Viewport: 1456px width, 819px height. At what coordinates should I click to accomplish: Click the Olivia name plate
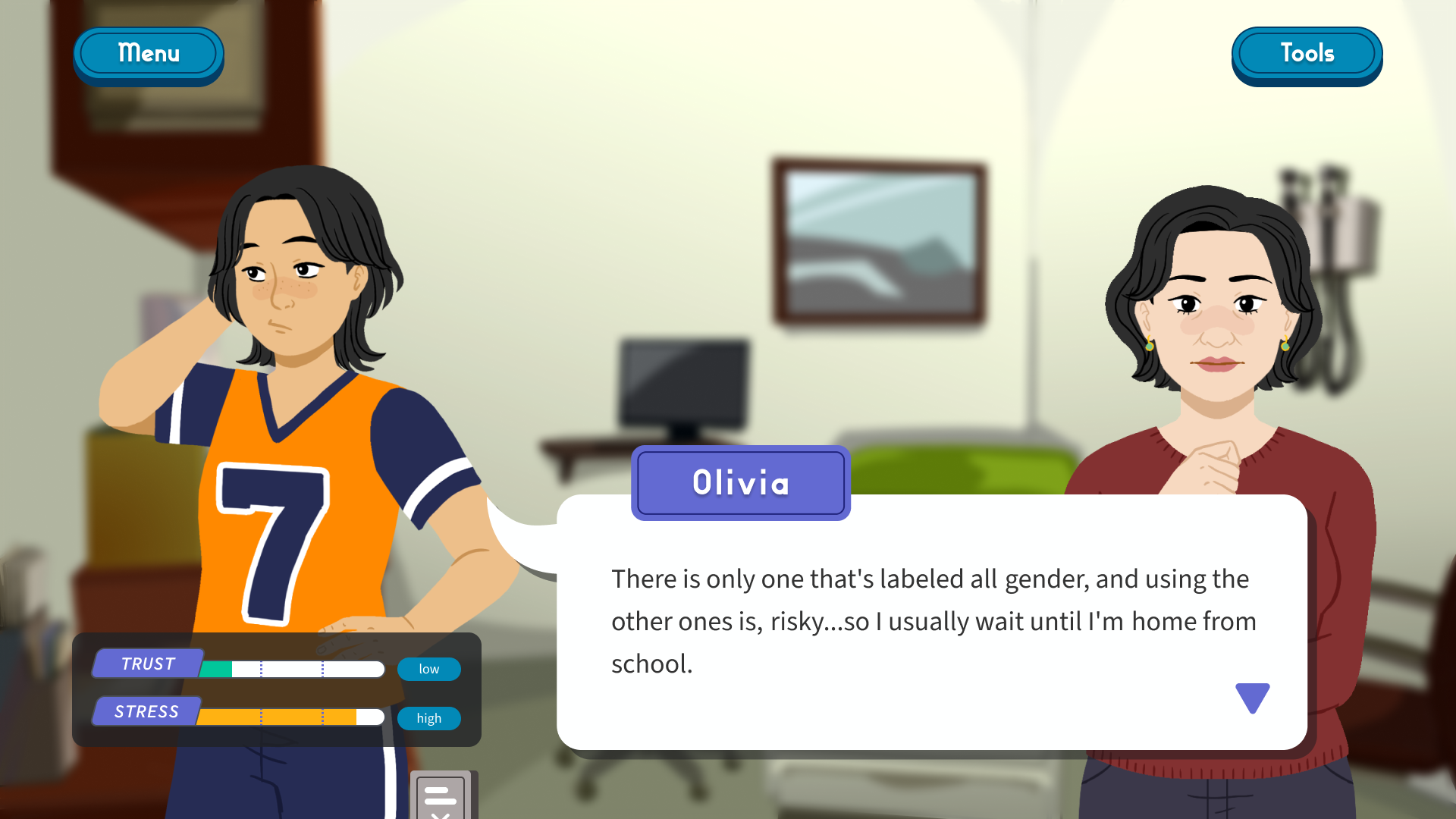(740, 483)
